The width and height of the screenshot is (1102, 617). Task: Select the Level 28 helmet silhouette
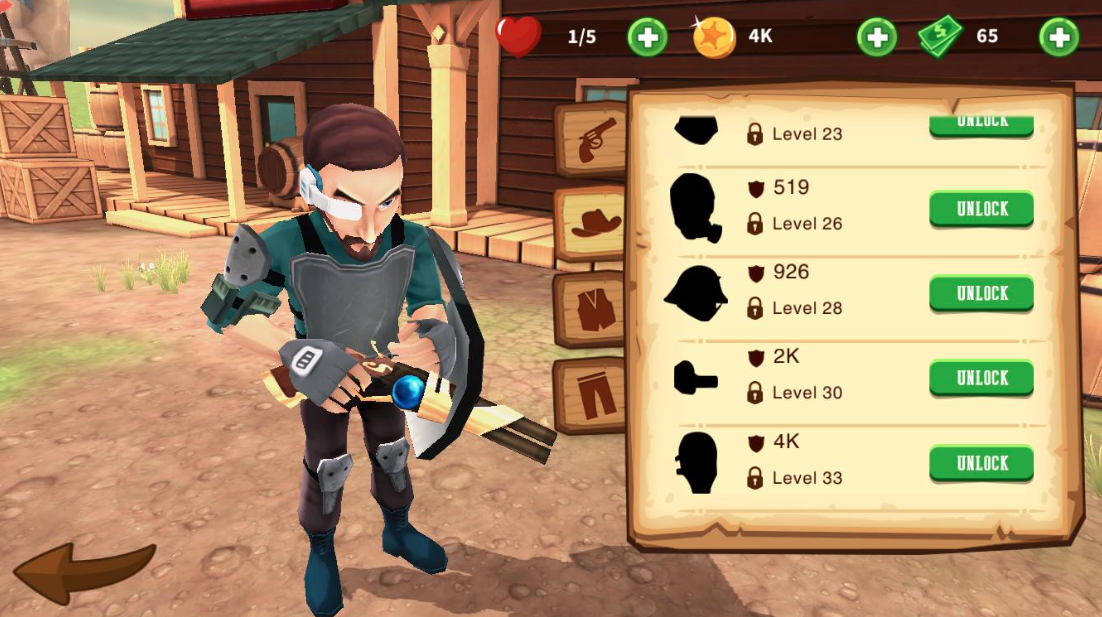[695, 292]
